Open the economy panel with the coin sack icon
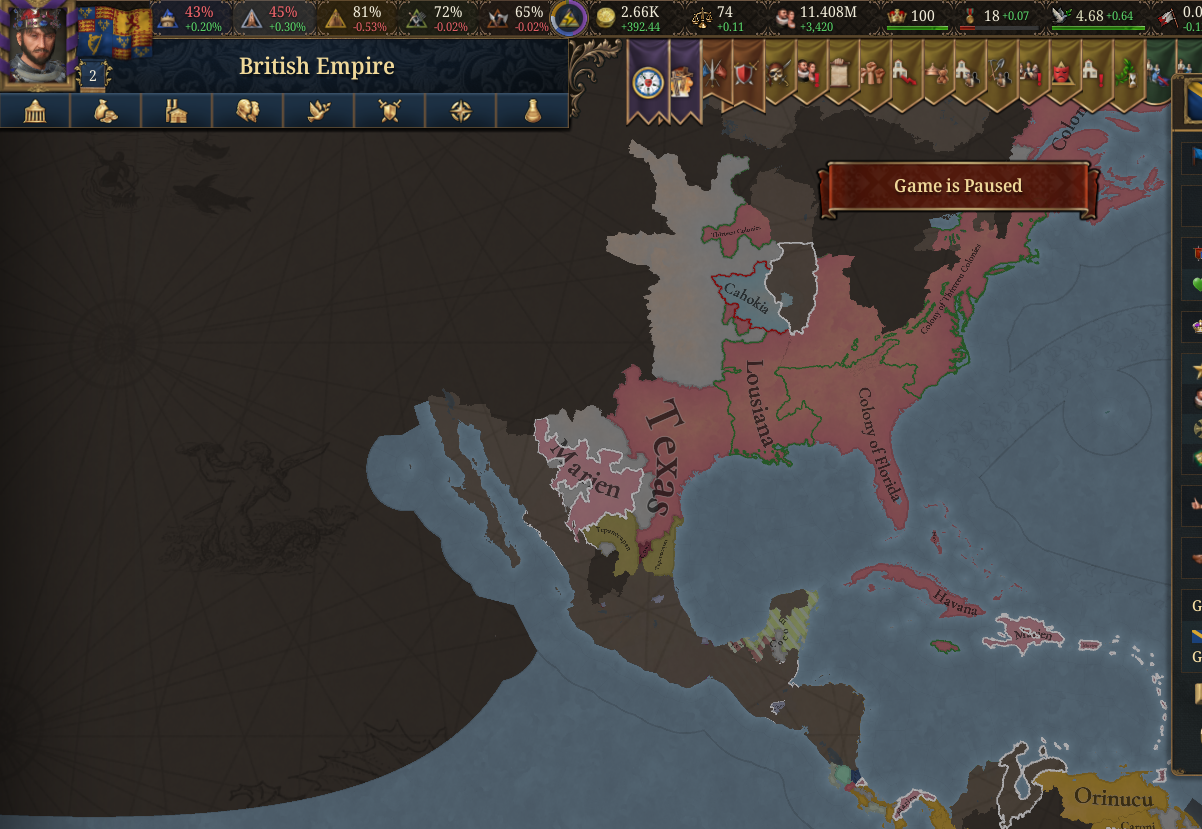This screenshot has width=1202, height=829. [106, 111]
